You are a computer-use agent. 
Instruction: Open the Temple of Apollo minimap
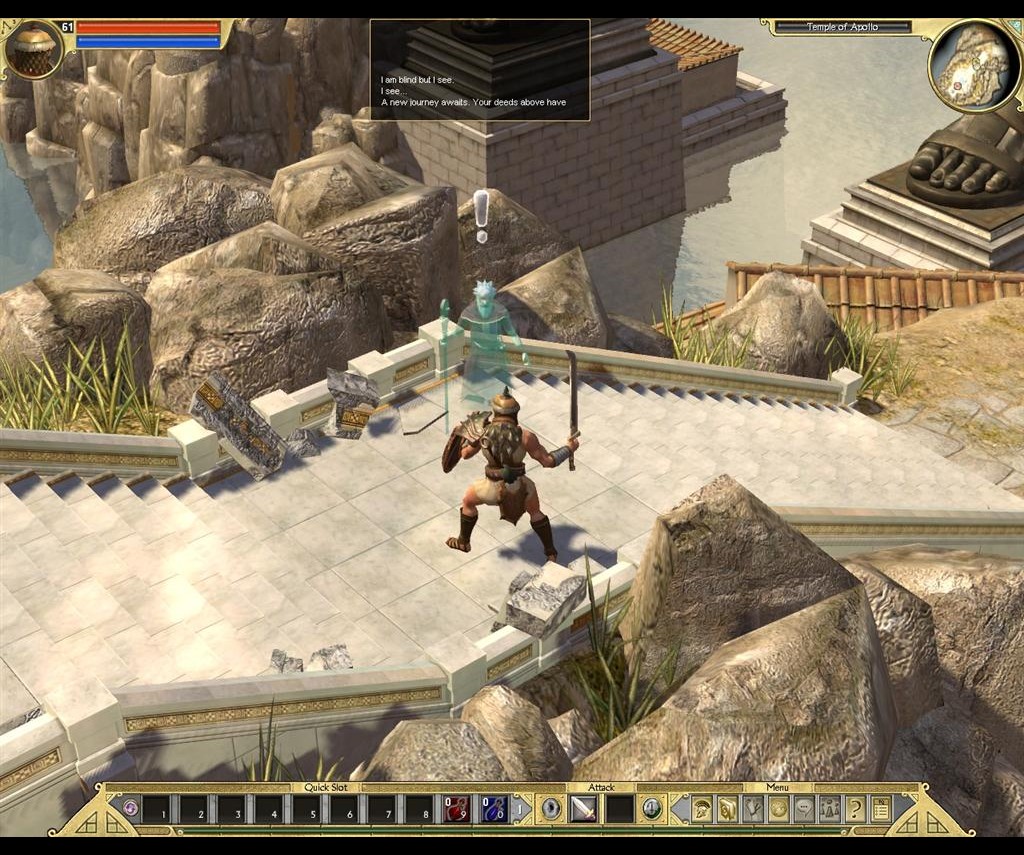(x=974, y=66)
